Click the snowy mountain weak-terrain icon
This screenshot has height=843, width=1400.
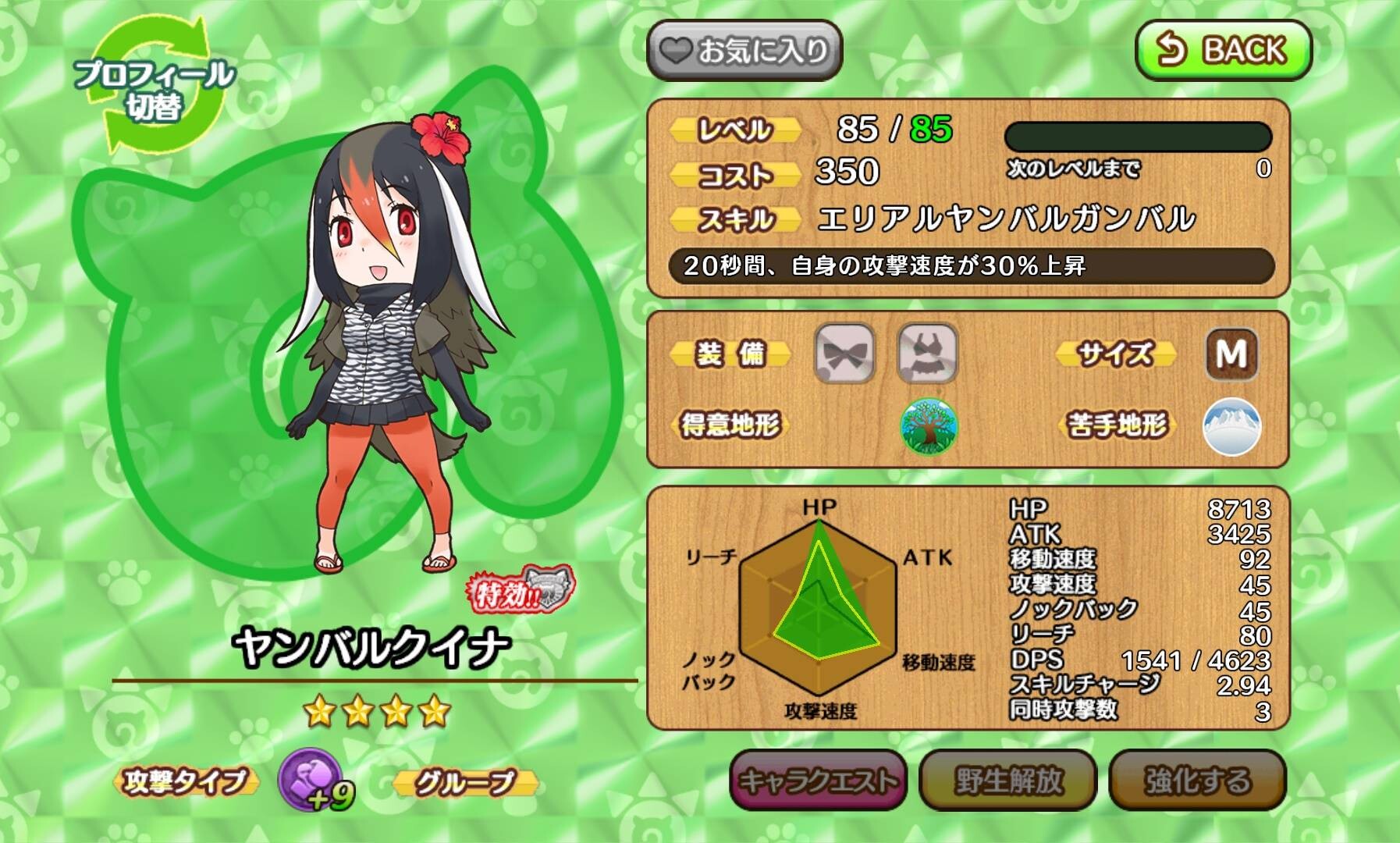tap(1231, 427)
